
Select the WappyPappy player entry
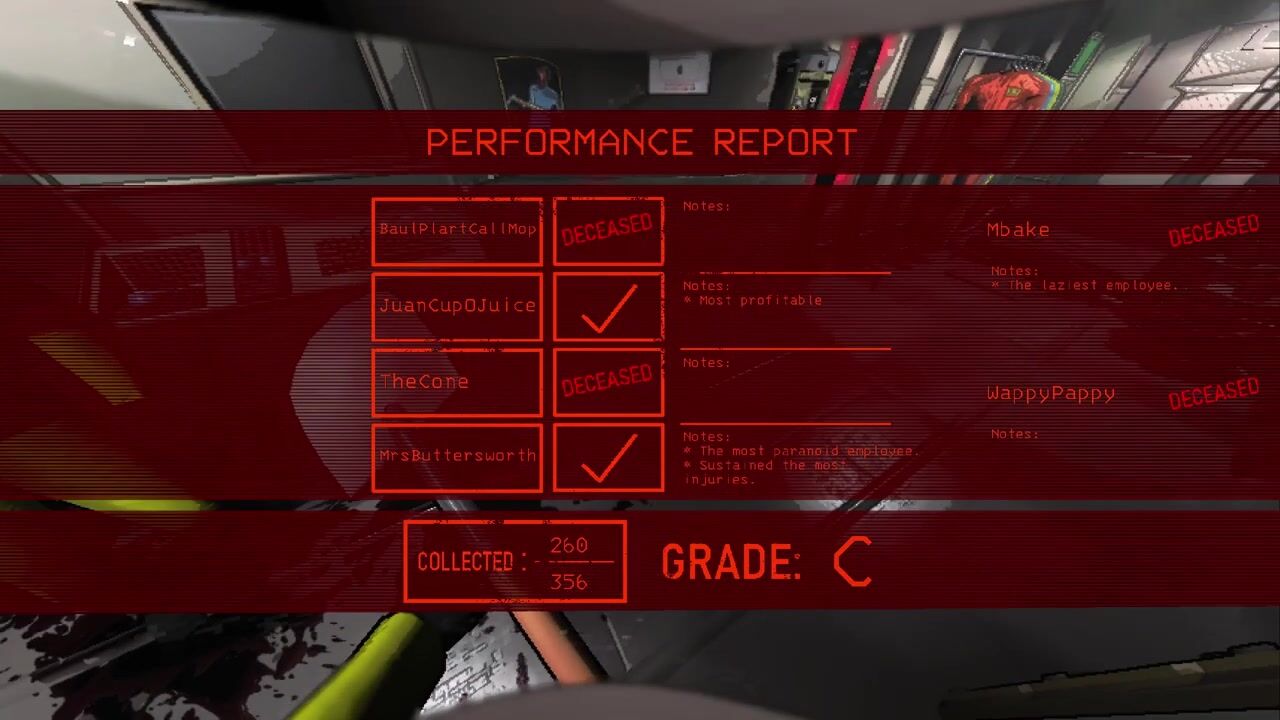click(x=1050, y=394)
